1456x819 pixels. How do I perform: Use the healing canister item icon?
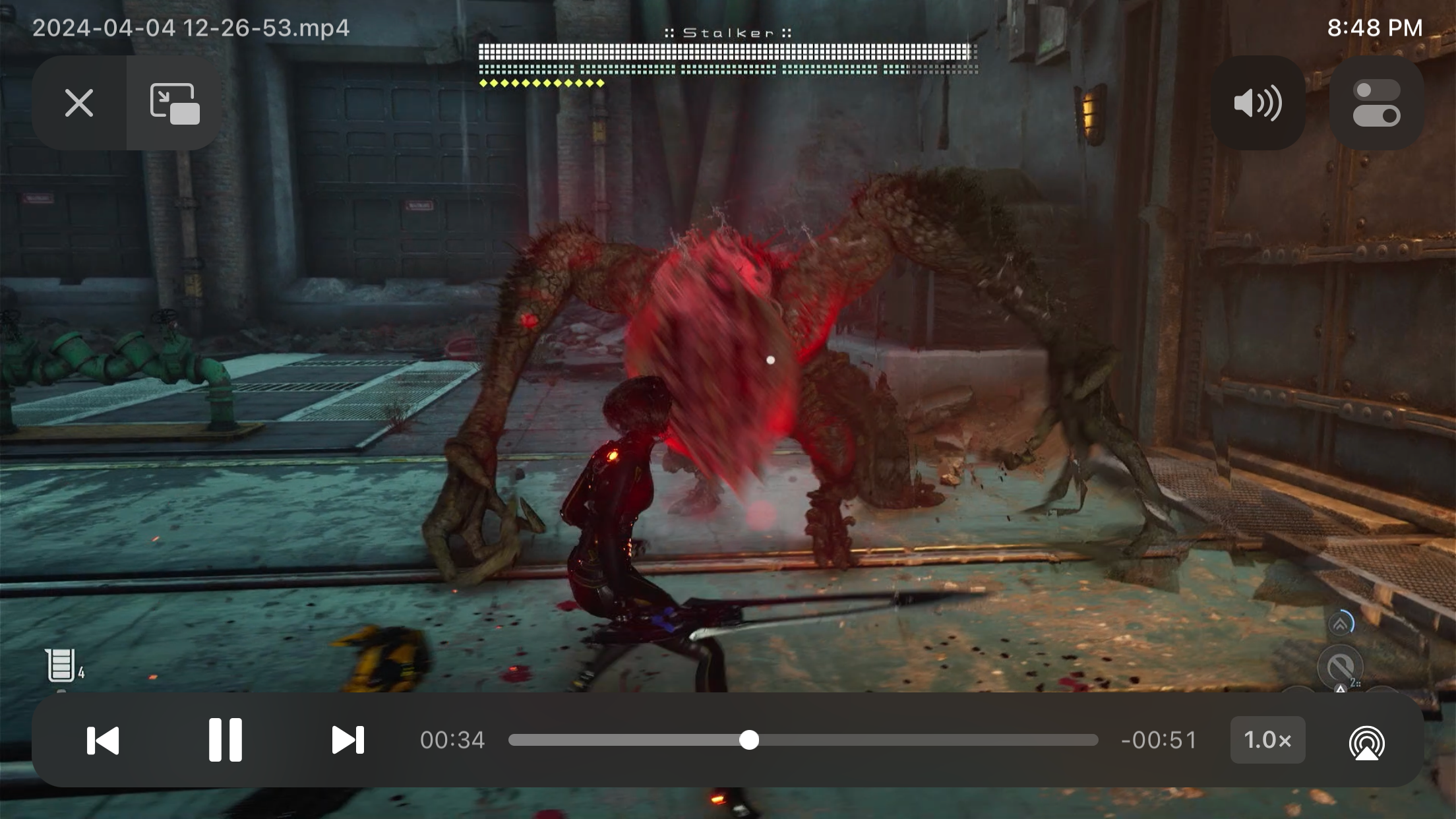point(61,665)
